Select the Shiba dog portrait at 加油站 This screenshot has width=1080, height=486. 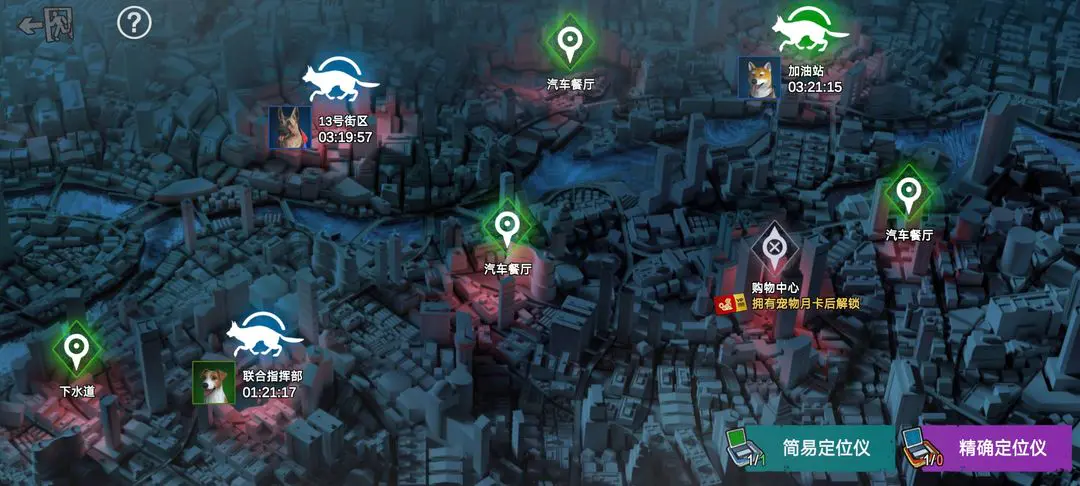click(759, 78)
